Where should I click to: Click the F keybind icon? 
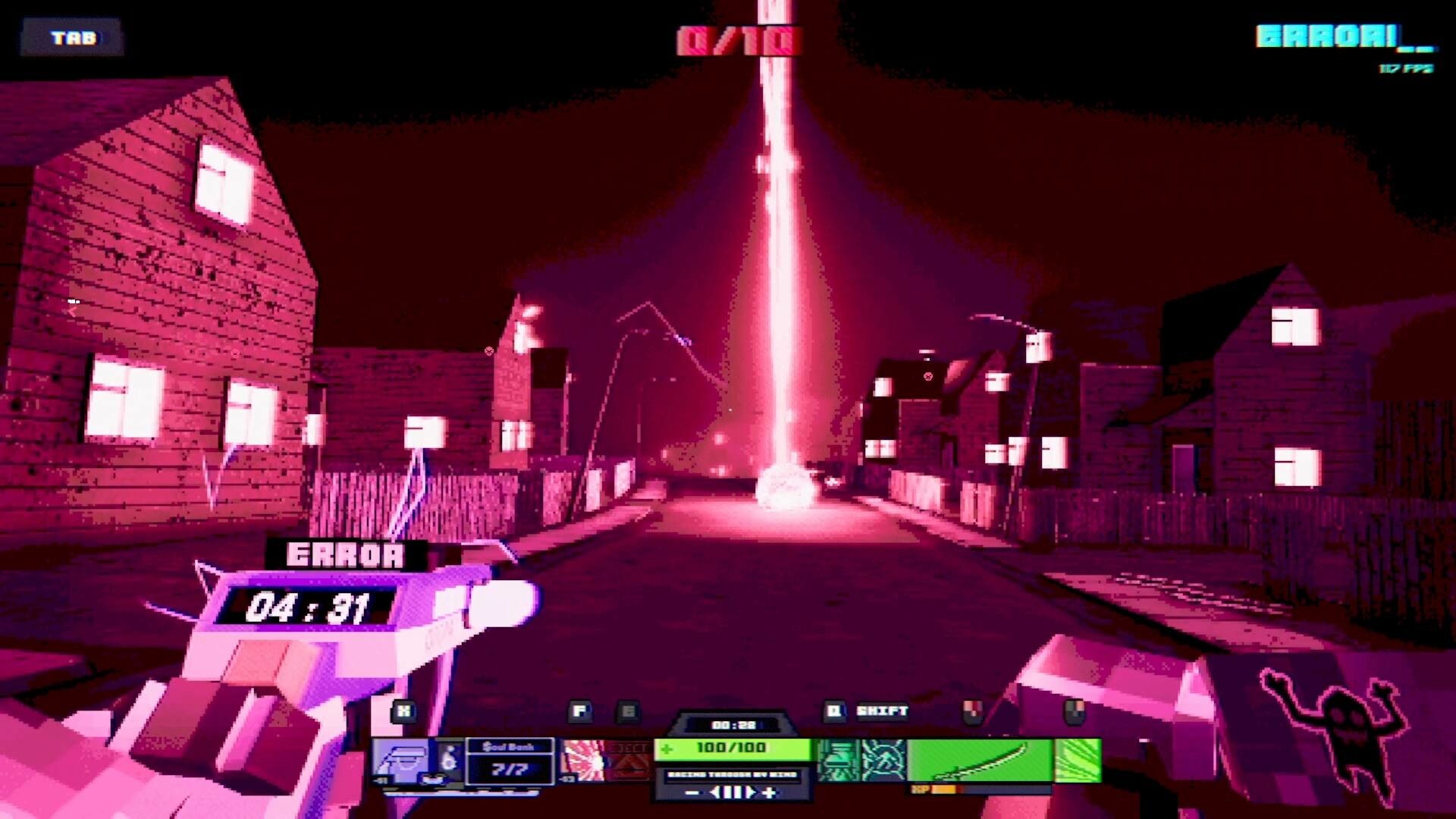click(x=579, y=711)
